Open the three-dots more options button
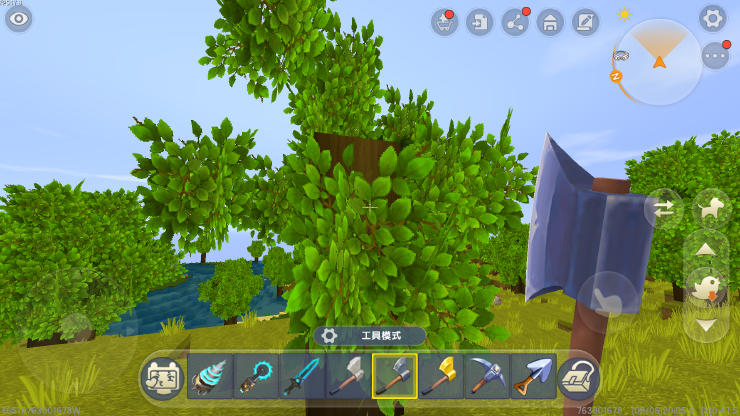 [x=715, y=56]
